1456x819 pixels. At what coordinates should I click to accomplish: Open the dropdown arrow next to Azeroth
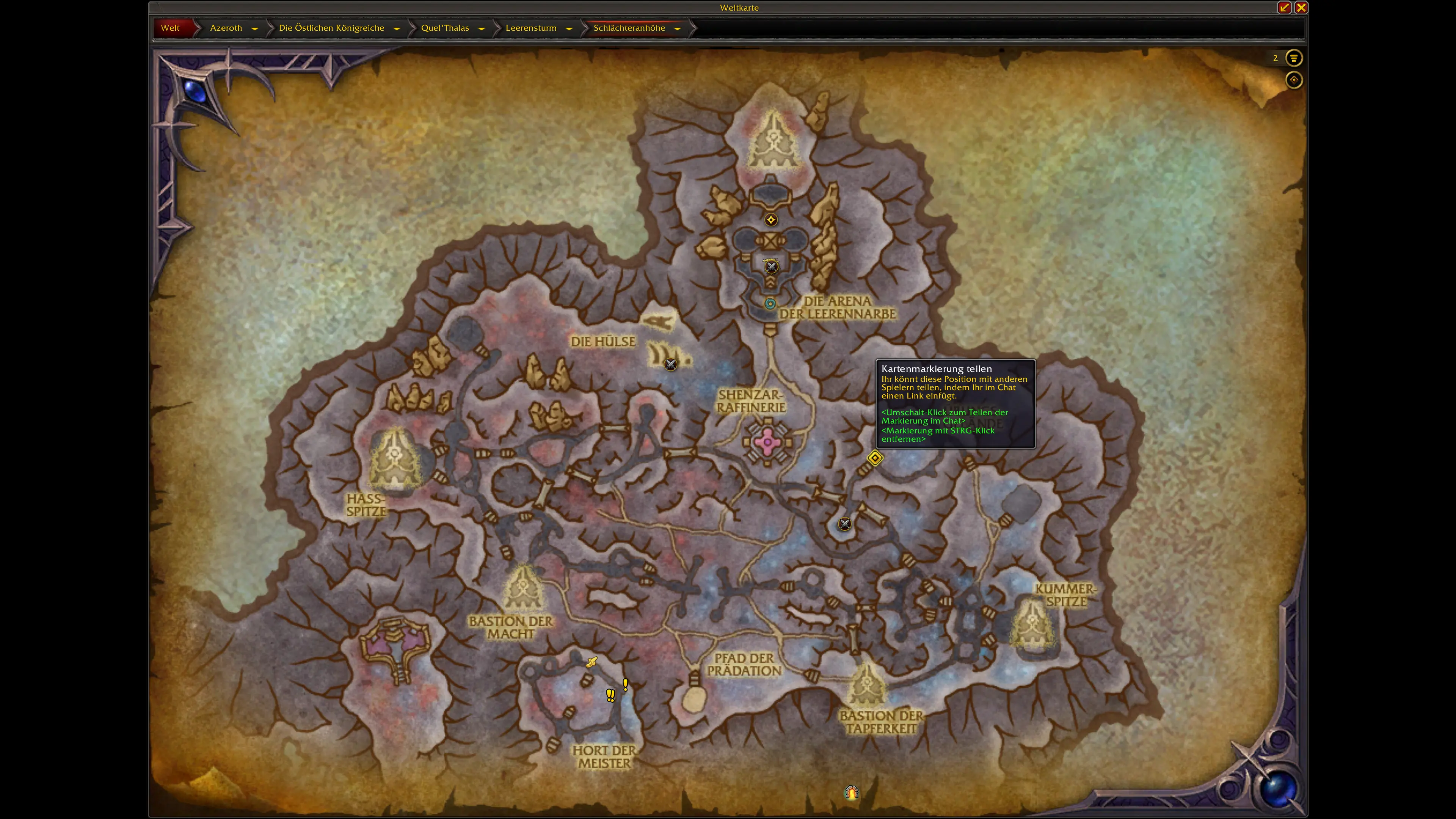(255, 28)
